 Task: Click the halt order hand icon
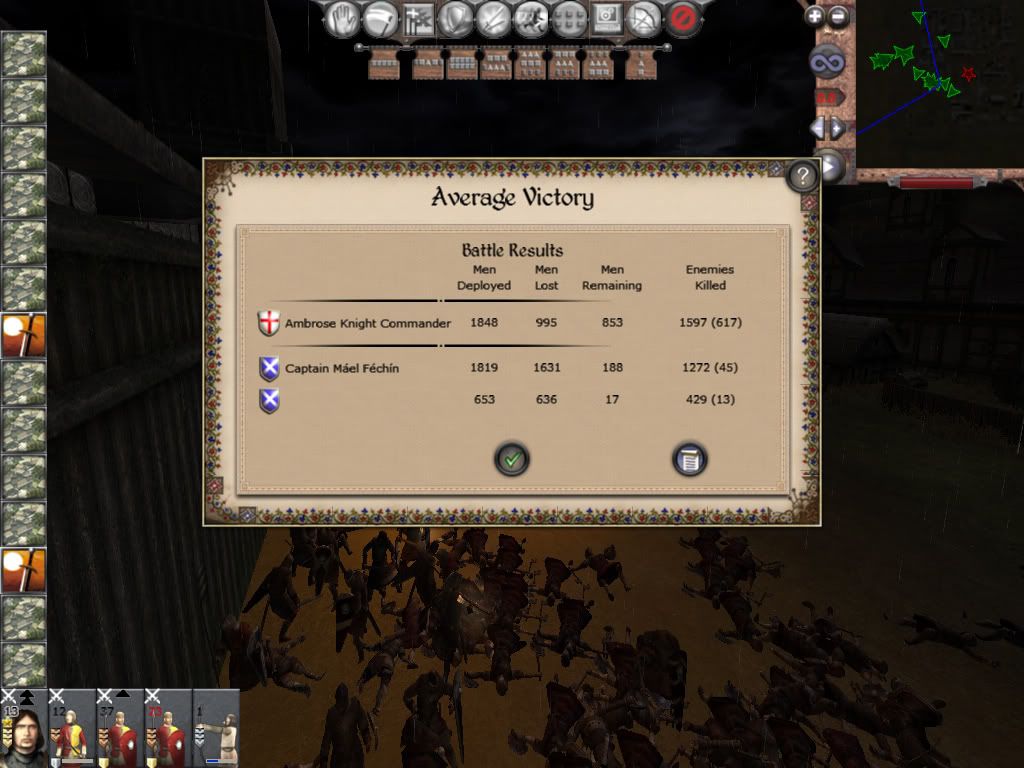click(x=343, y=18)
